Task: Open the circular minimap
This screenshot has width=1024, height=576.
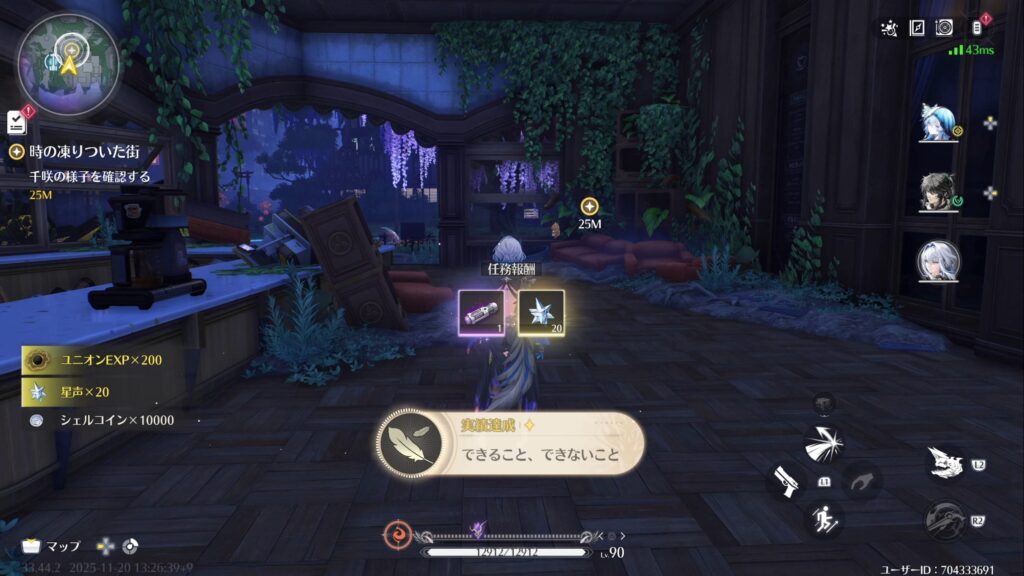Action: click(67, 62)
